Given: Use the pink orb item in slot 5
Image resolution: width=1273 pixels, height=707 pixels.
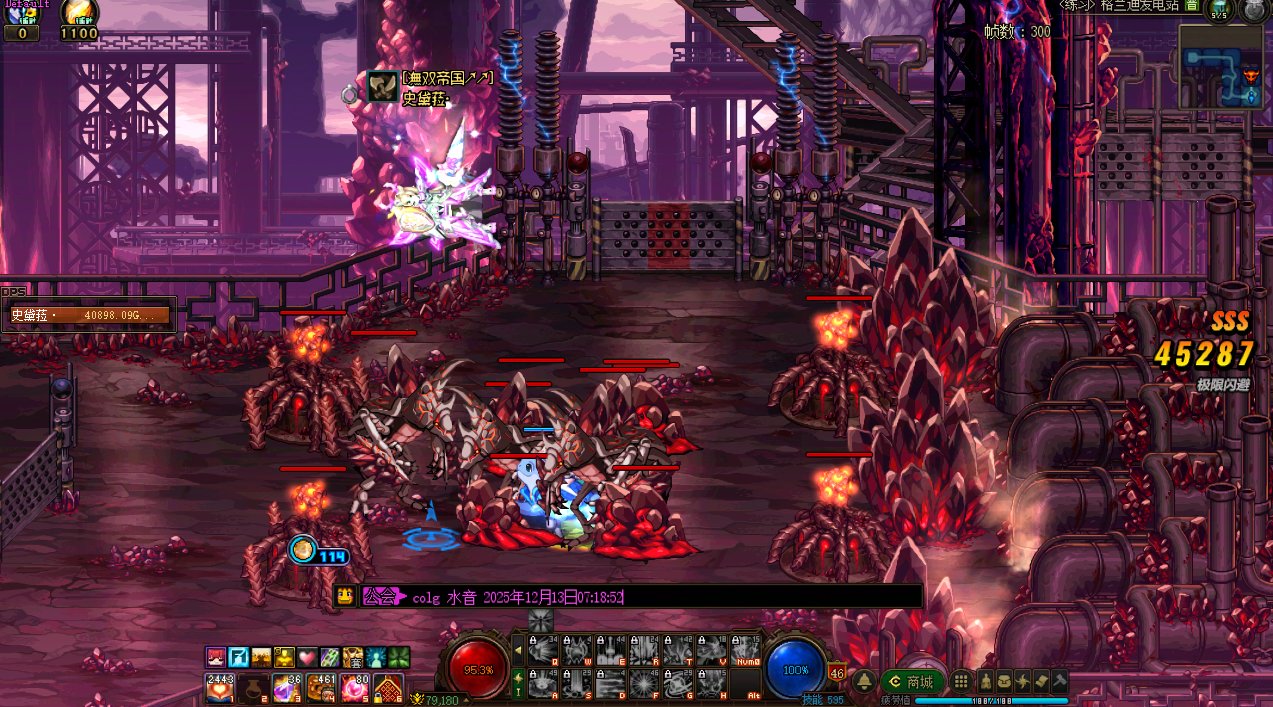Looking at the screenshot, I should click(355, 688).
